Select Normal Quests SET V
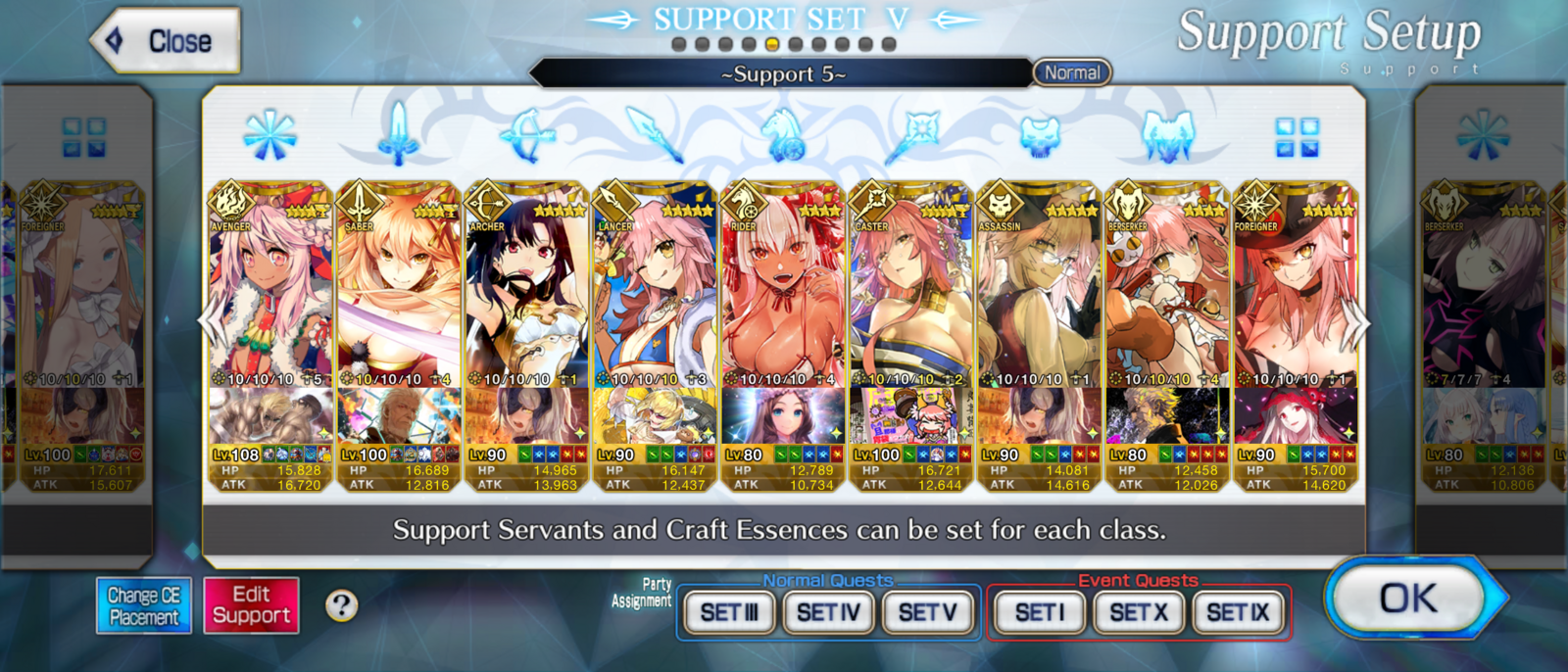Screen dimensions: 1568x672 927,613
